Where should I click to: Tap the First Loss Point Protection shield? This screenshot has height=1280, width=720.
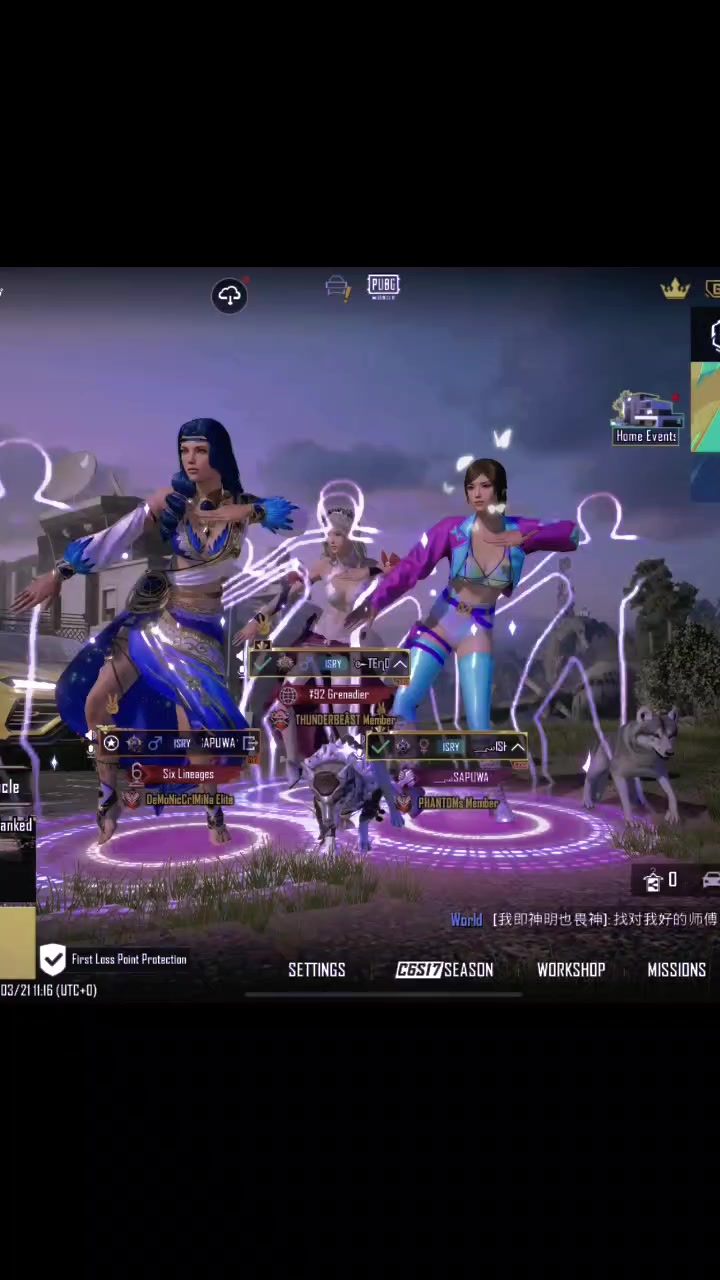coord(53,960)
